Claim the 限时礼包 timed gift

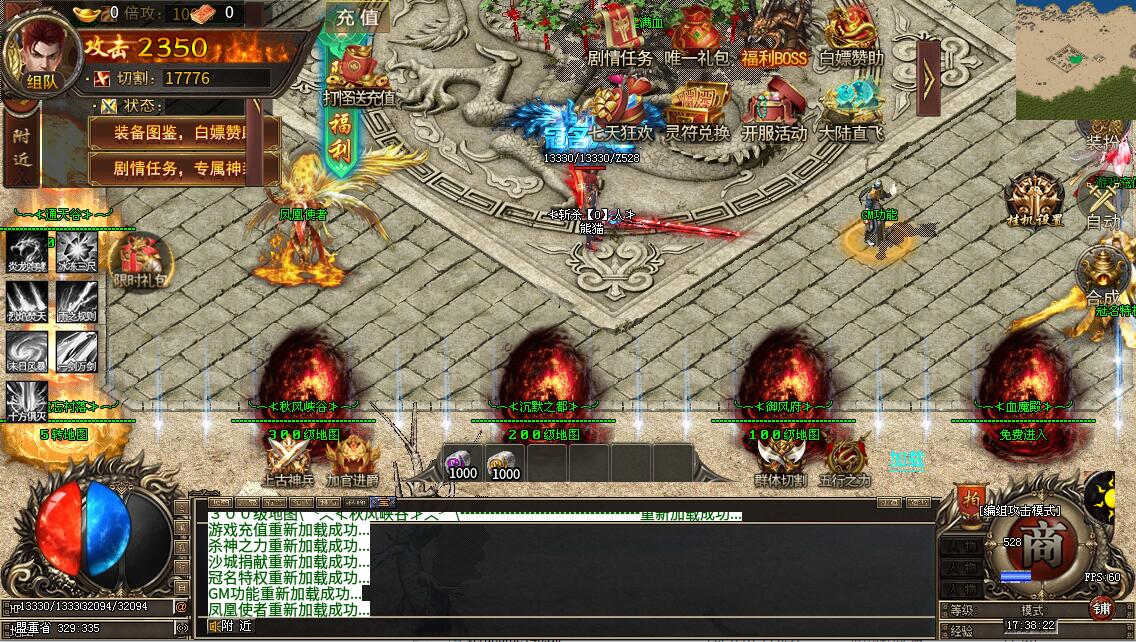tap(140, 262)
